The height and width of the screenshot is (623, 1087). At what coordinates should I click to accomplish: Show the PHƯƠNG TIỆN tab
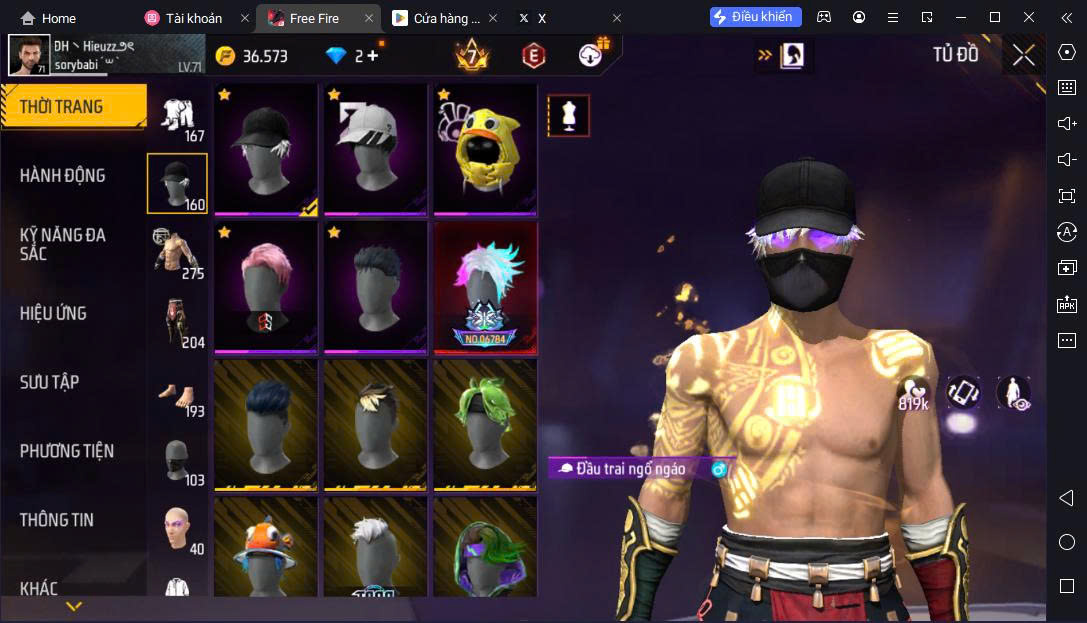pos(67,451)
